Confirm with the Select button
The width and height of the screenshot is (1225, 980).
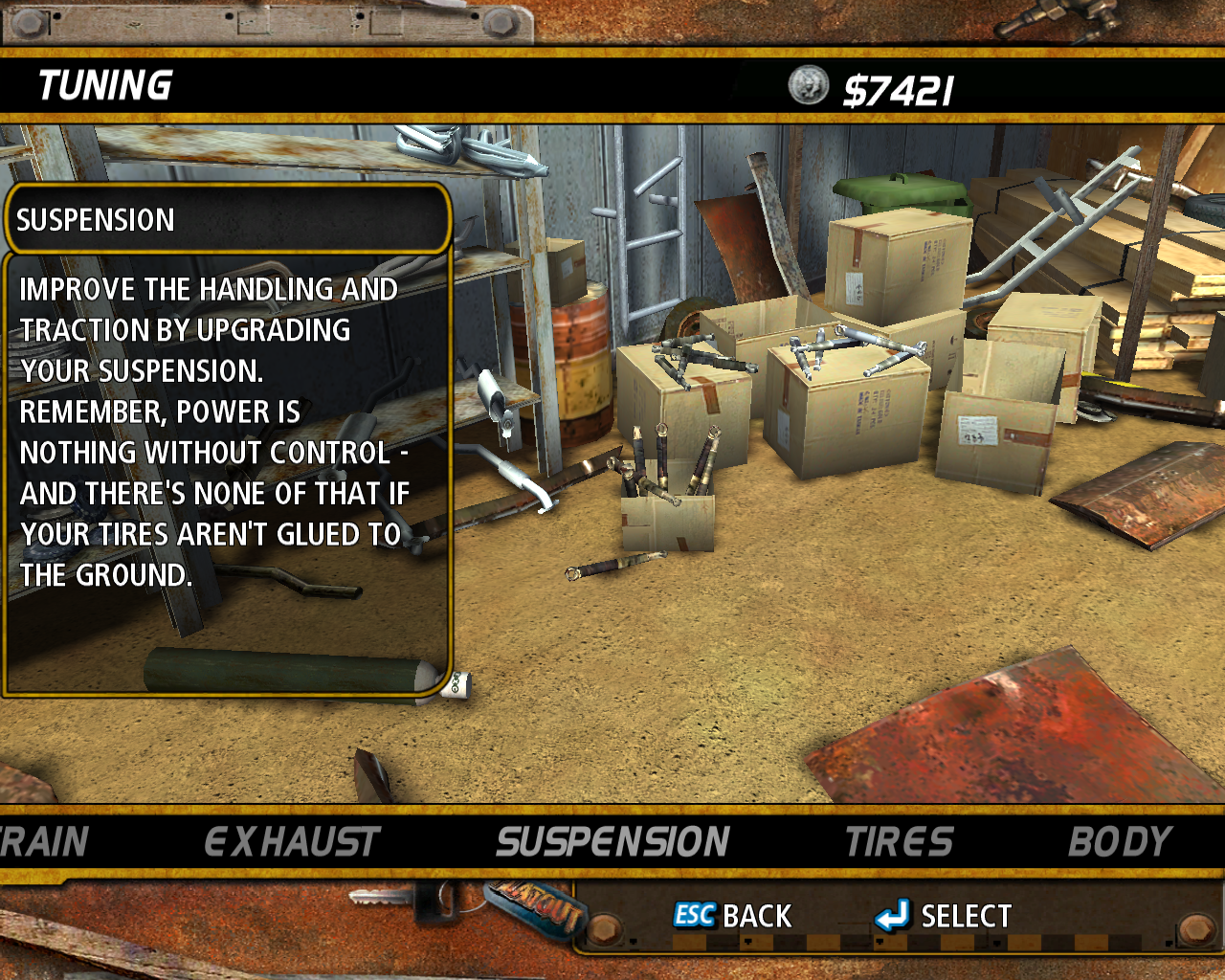944,916
